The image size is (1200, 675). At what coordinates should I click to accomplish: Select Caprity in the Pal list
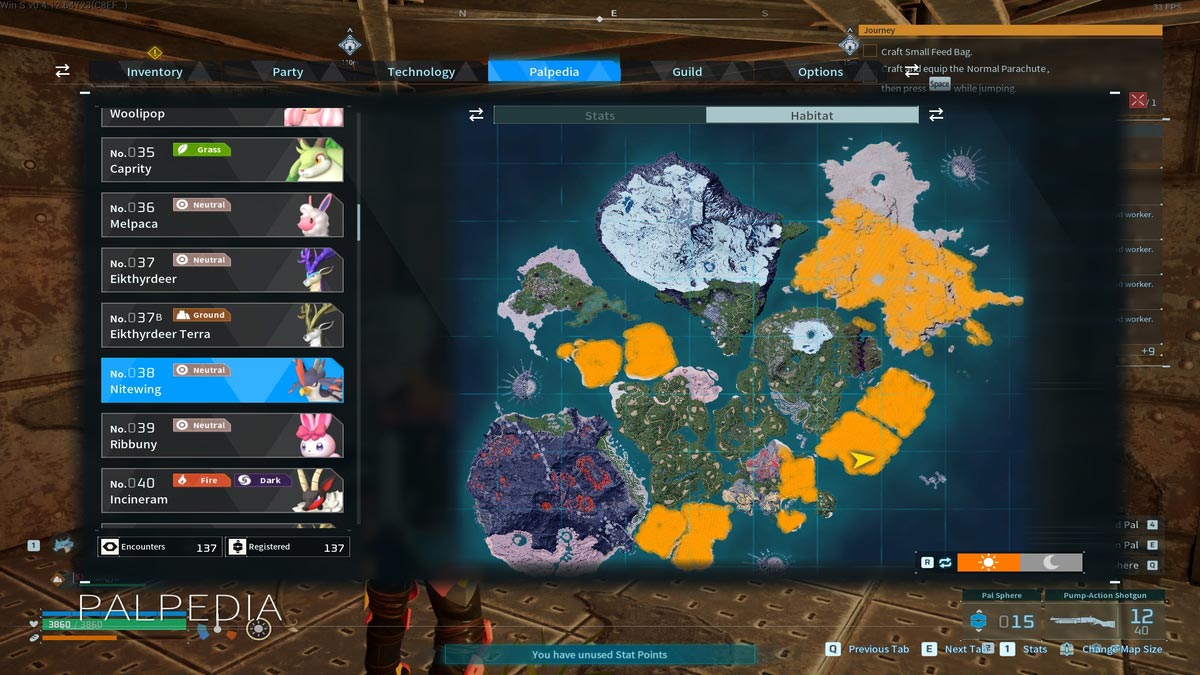(222, 160)
